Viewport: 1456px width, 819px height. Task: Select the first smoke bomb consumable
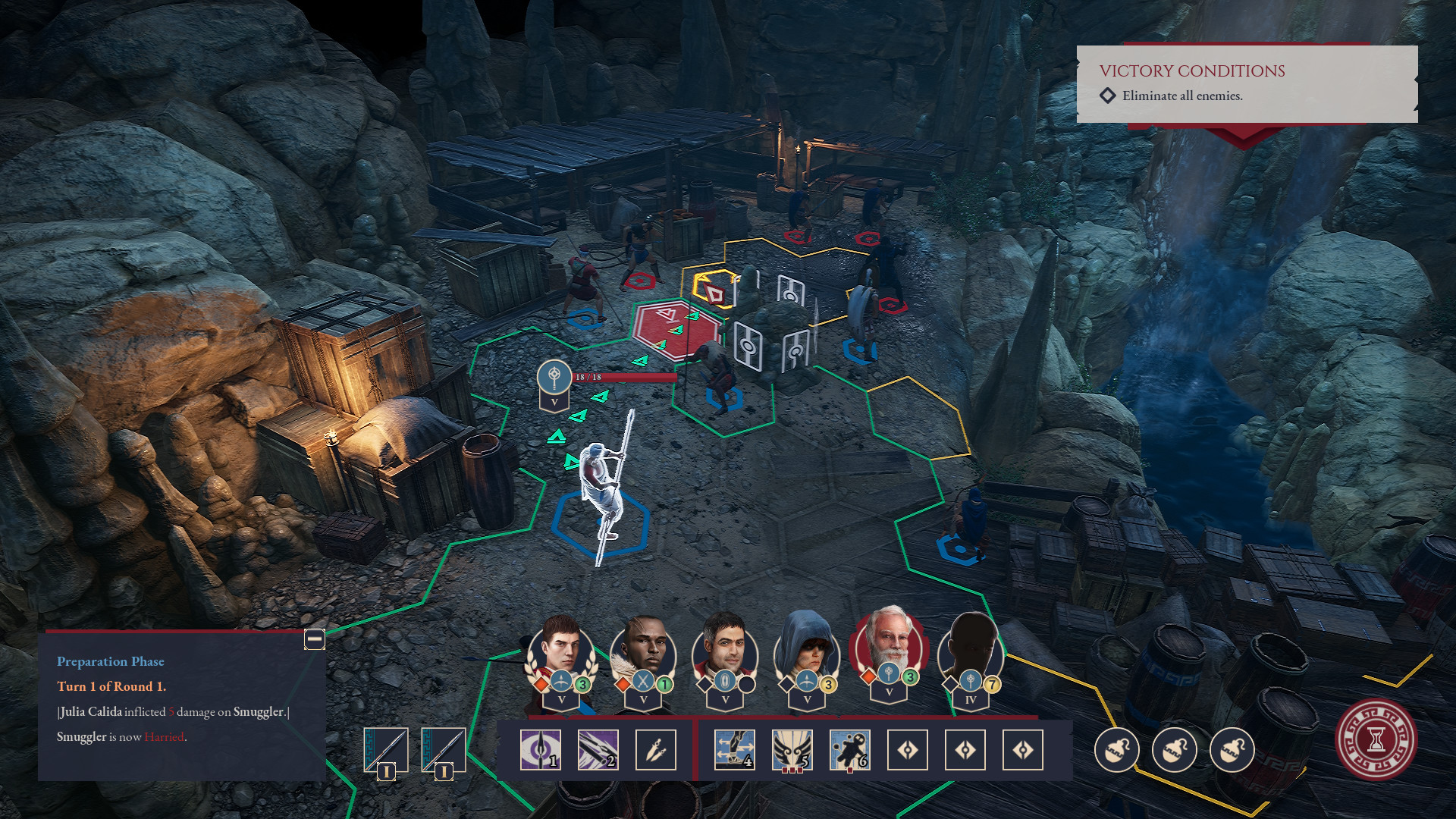pyautogui.click(x=1117, y=750)
